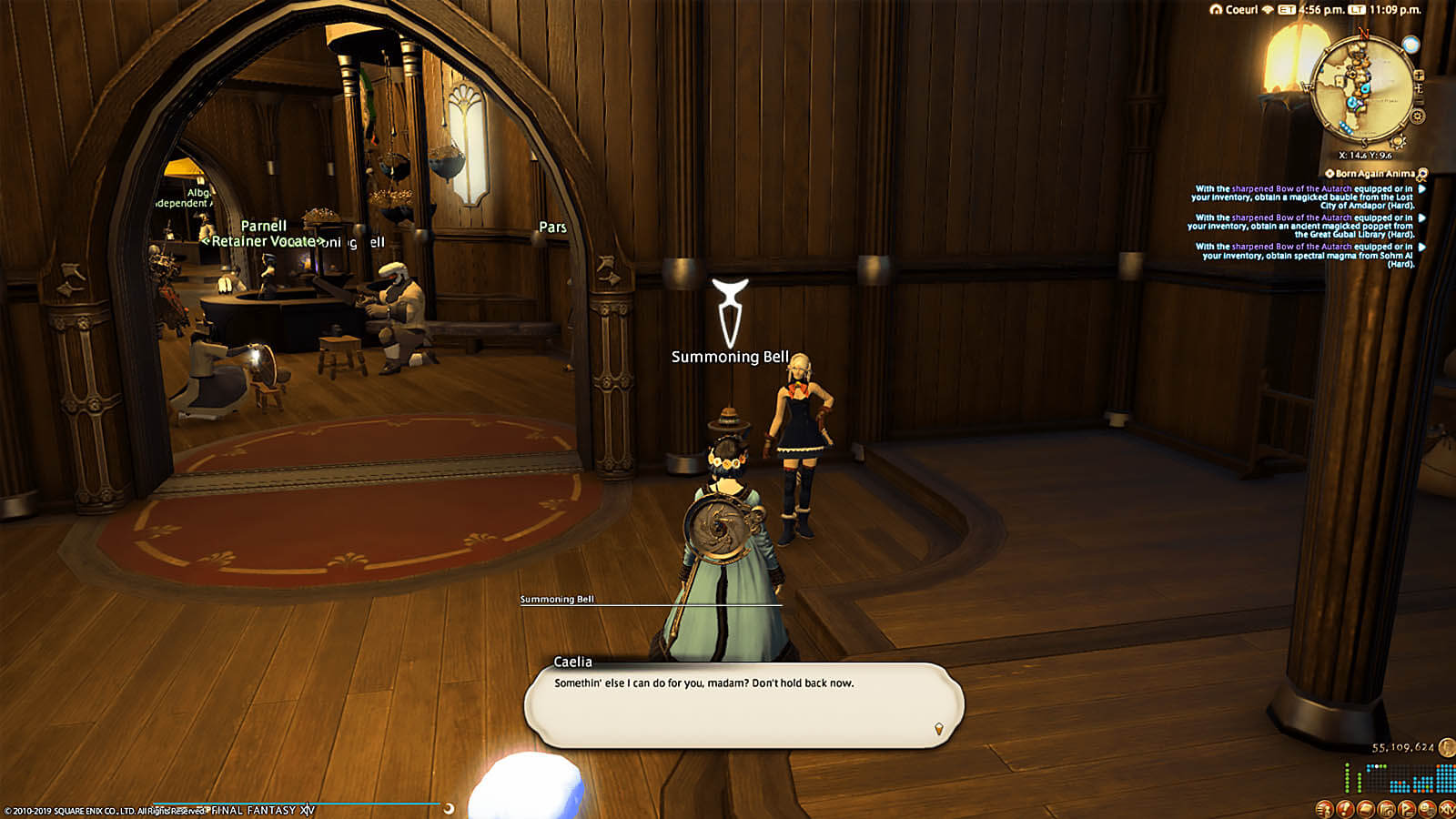Click the gil coin currency icon

click(x=1447, y=748)
